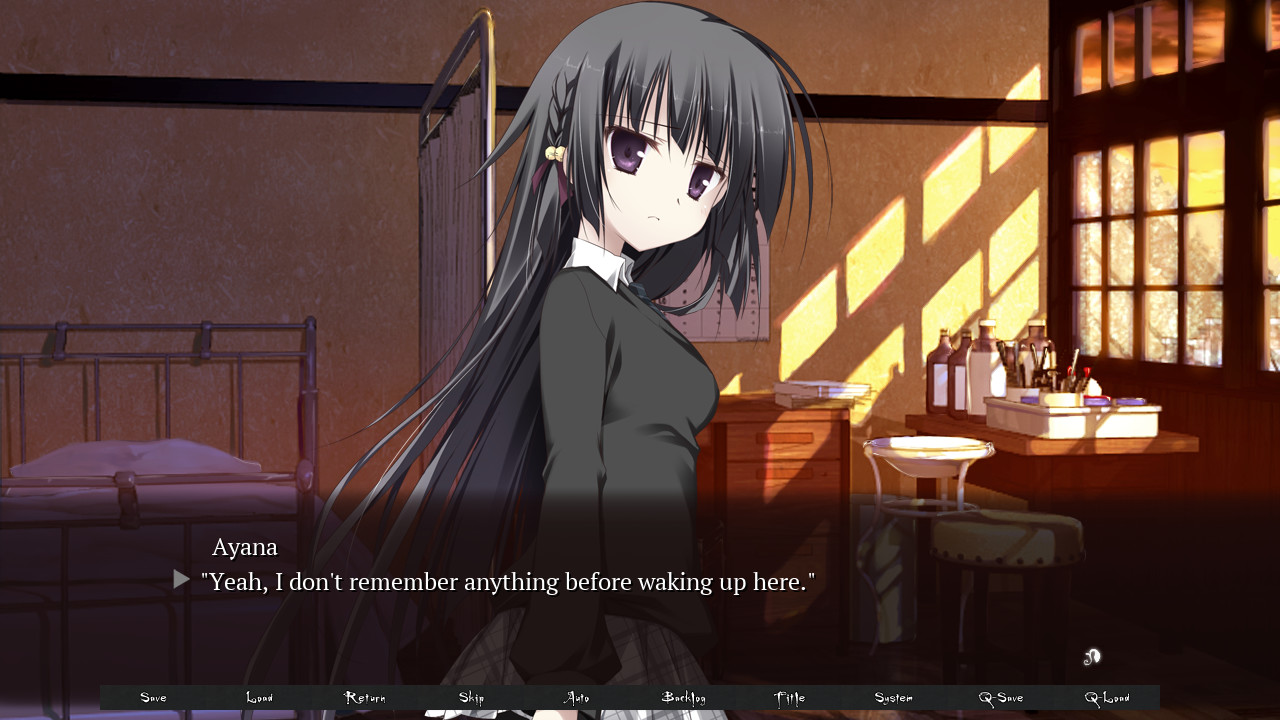The image size is (1280, 720).
Task: Open the Save screen
Action: click(153, 697)
